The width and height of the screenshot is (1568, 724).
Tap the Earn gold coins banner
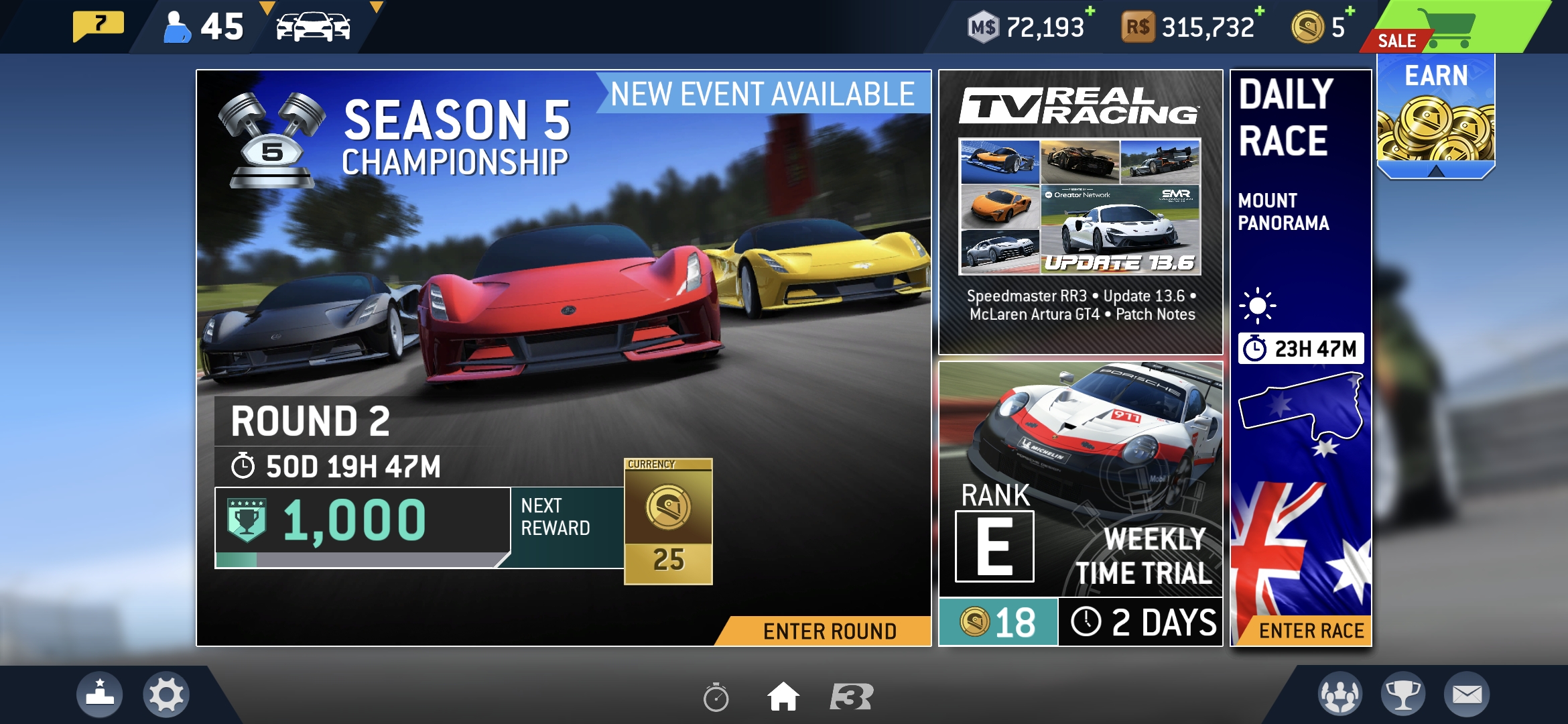coord(1436,117)
